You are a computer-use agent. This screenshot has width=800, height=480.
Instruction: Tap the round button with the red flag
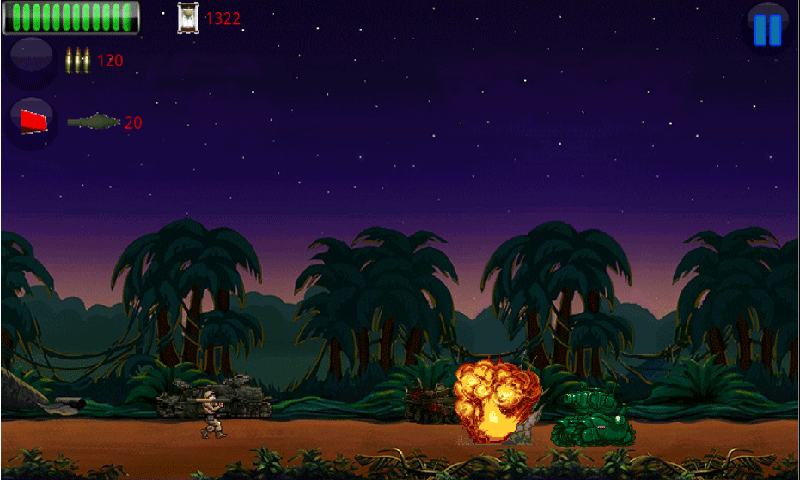point(33,121)
